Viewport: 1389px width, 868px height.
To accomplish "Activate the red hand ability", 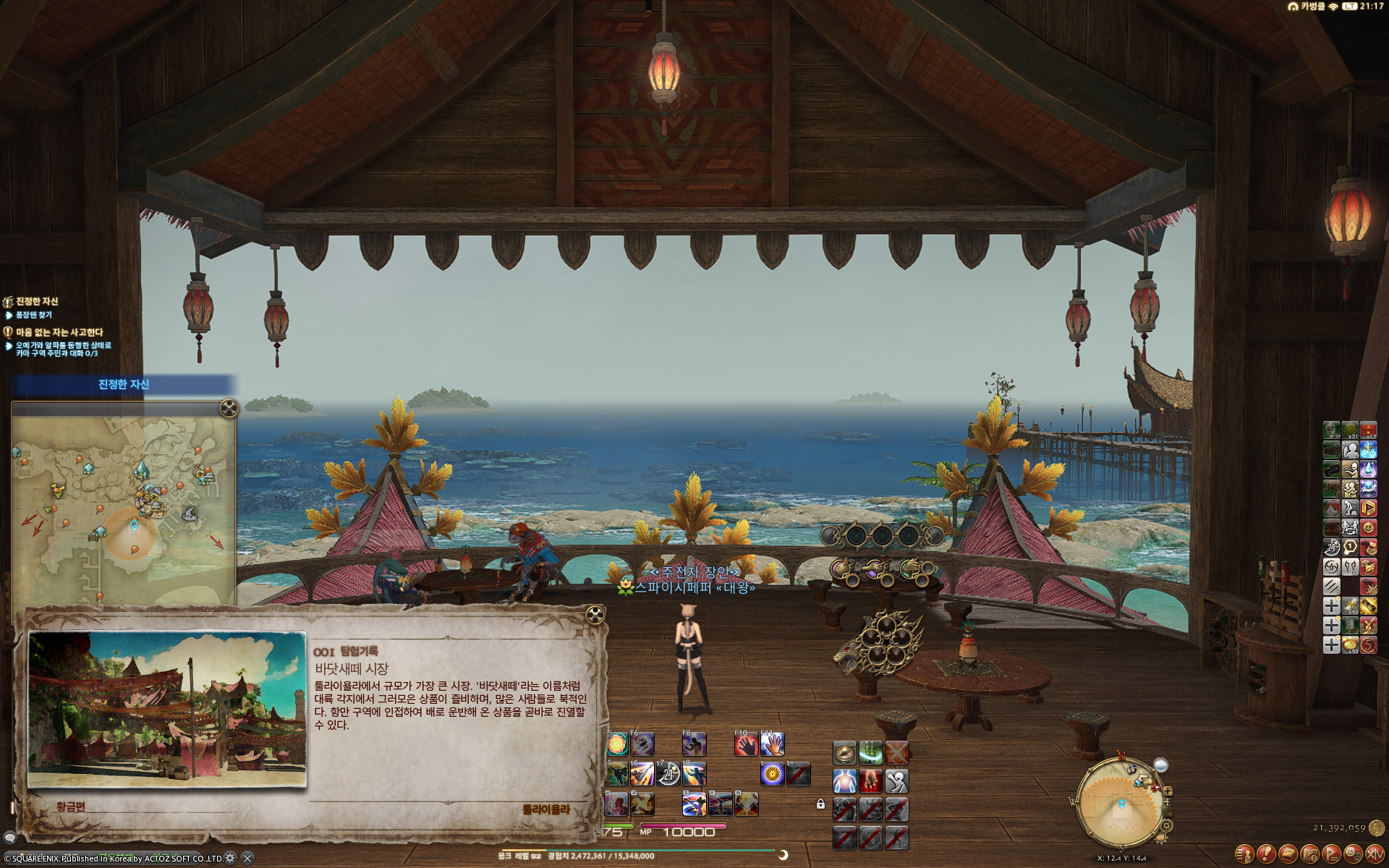I will pyautogui.click(x=746, y=745).
